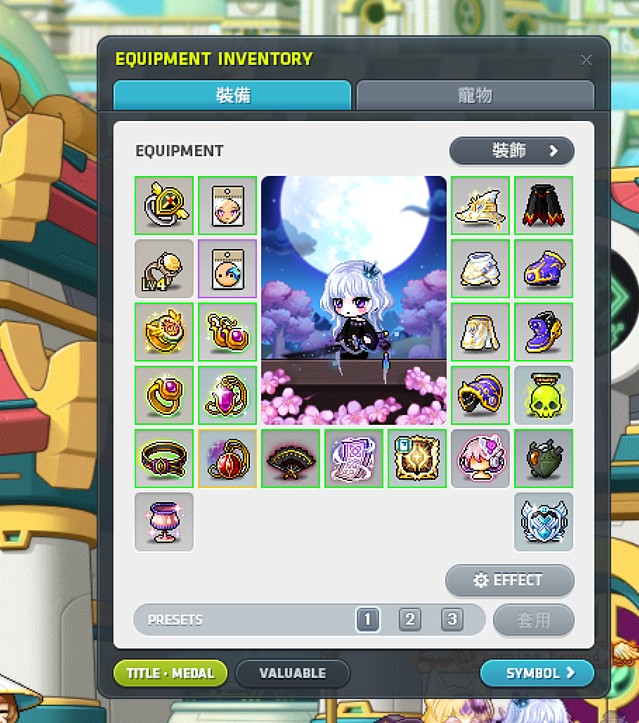
Task: Select the dark folding fan slot
Action: (x=291, y=459)
